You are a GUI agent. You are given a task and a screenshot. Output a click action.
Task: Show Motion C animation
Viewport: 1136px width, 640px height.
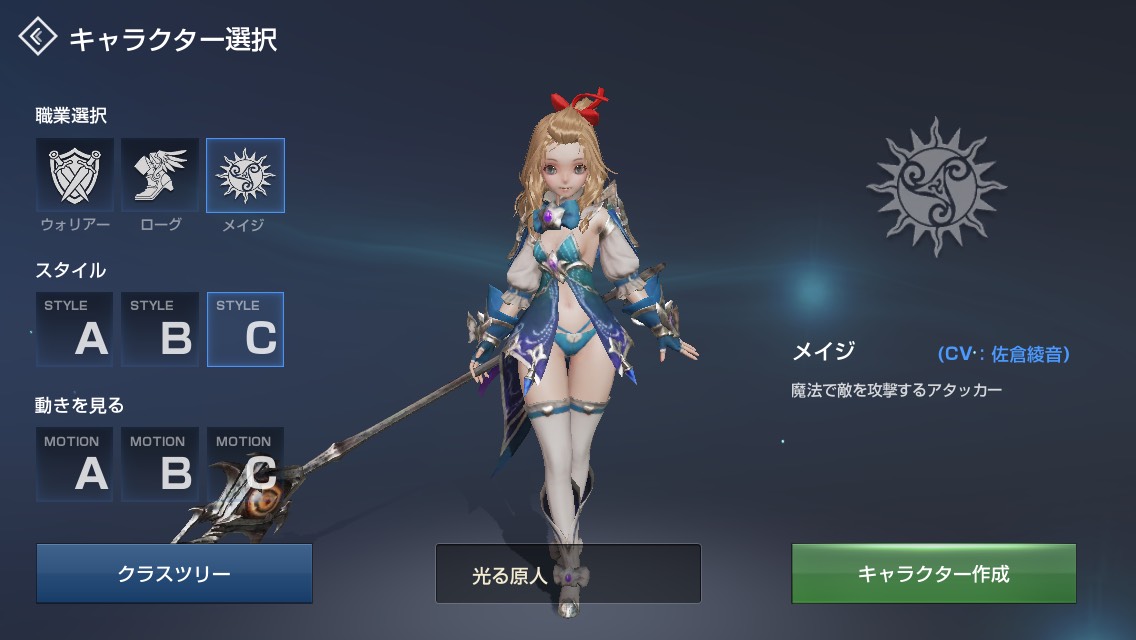pos(245,464)
